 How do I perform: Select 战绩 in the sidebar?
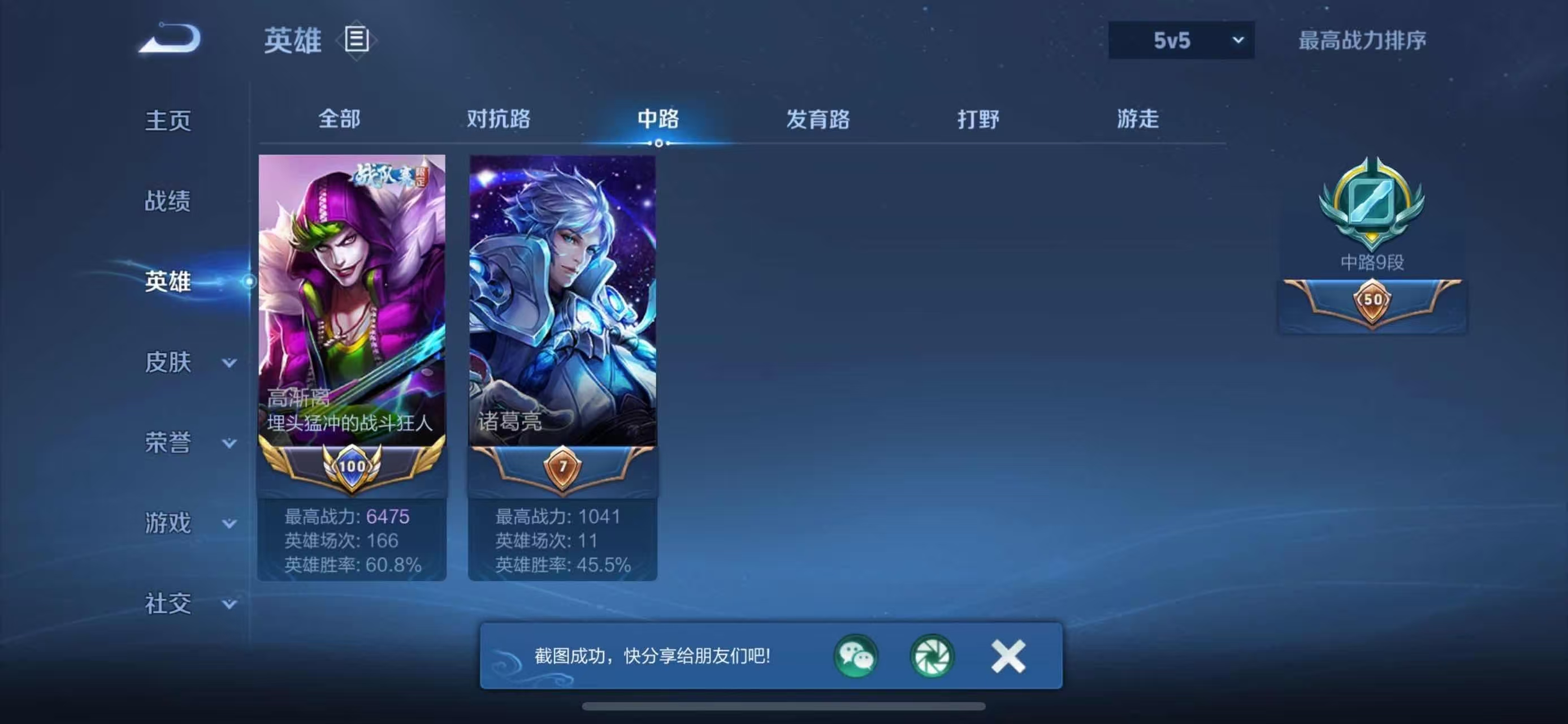point(167,201)
